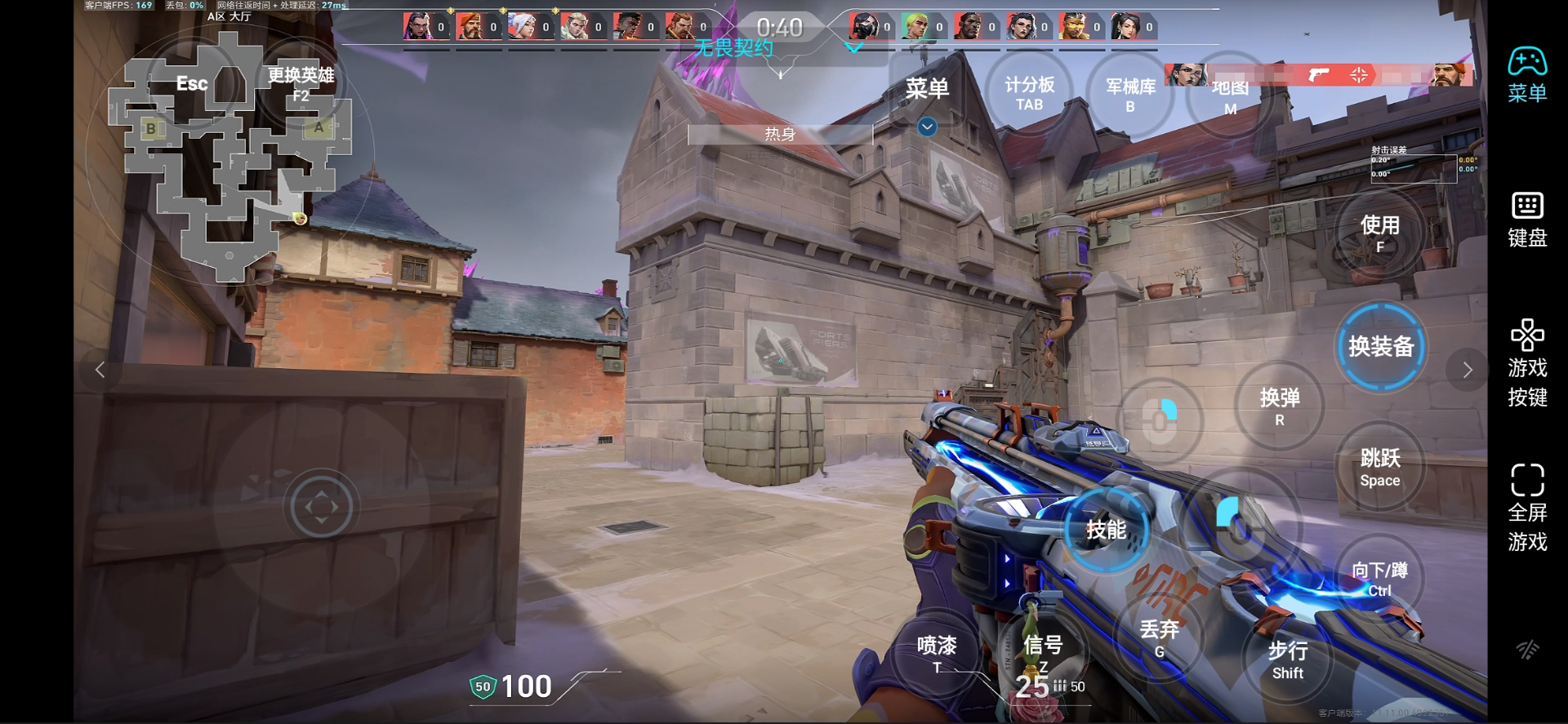Tap the 跳跃 jump button
Image resolution: width=1568 pixels, height=724 pixels.
(1380, 467)
